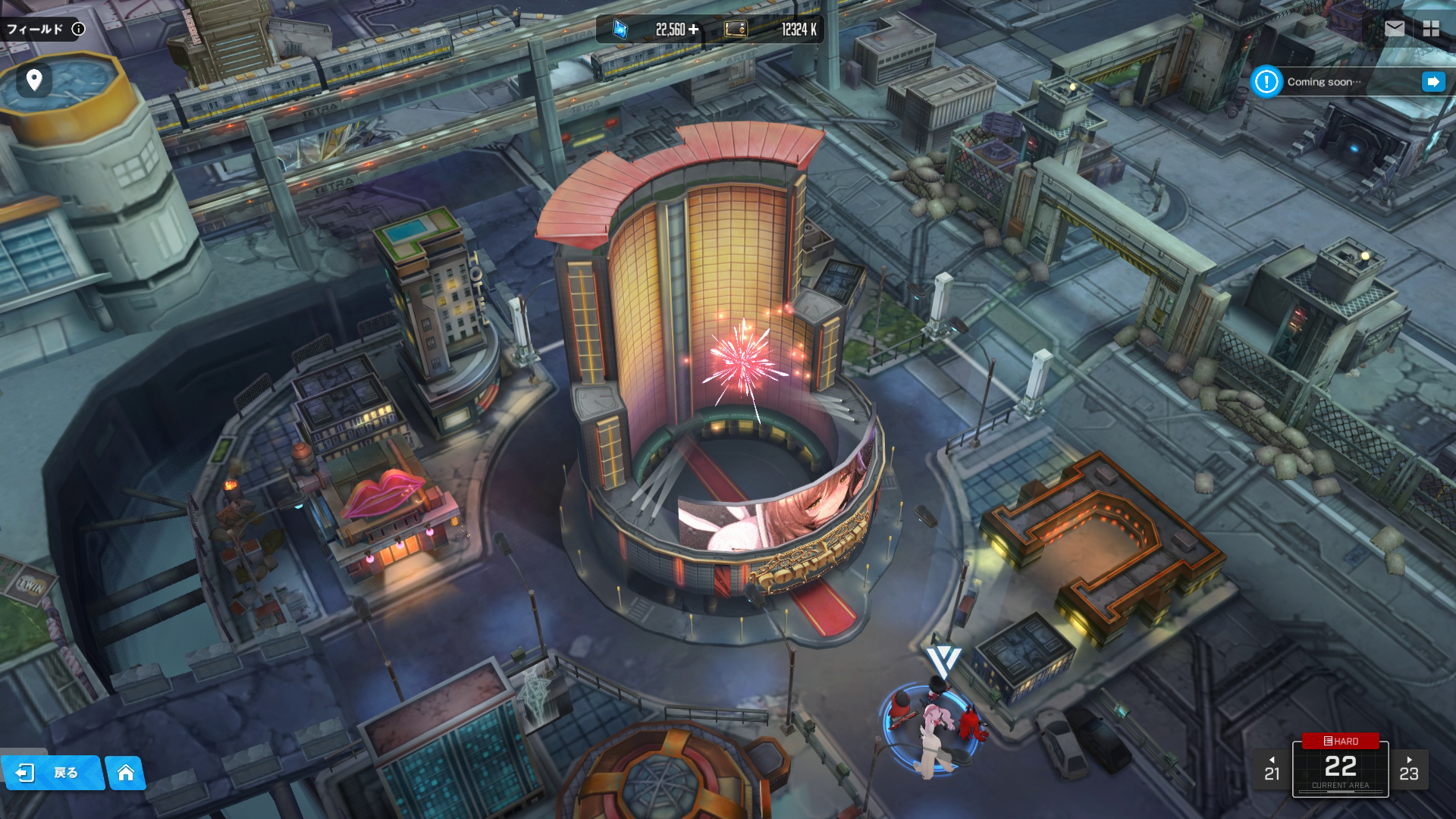1456x819 pixels.
Task: Return to the home lobby
Action: coord(126,773)
